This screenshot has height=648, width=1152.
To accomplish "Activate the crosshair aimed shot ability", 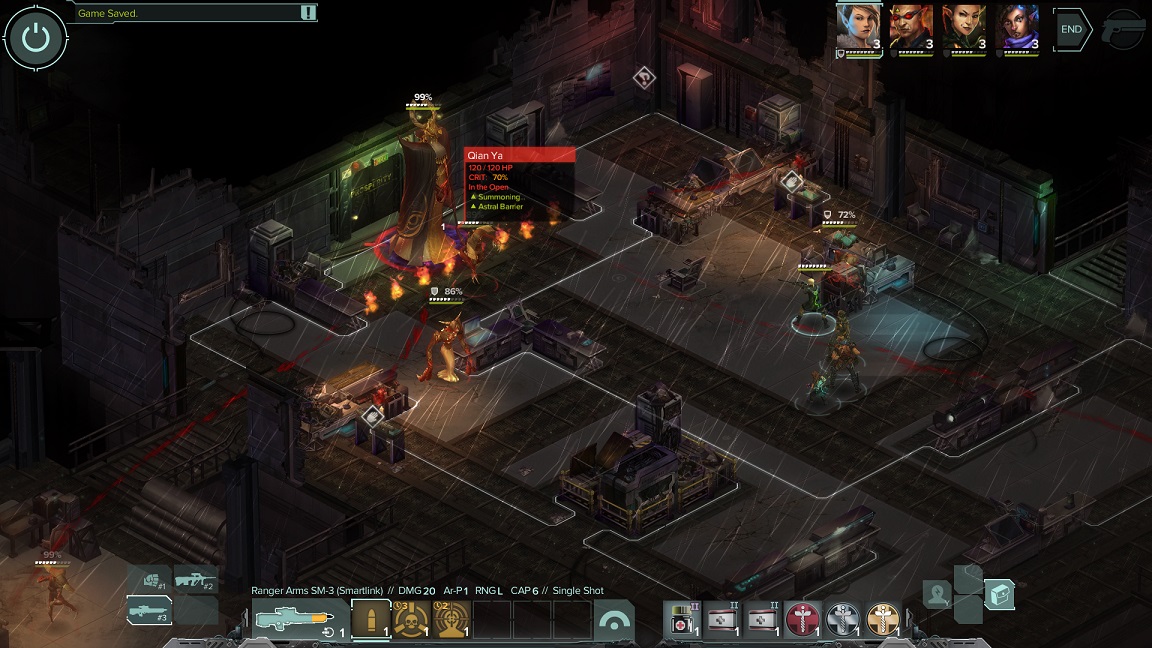I will 451,620.
